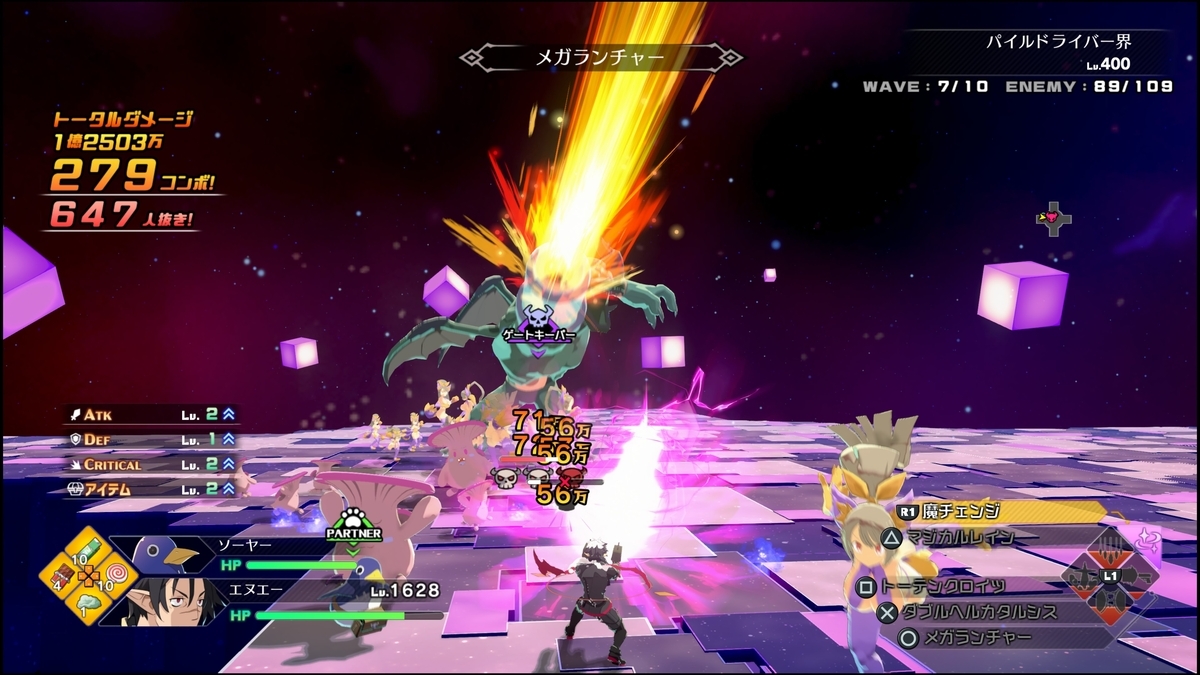This screenshot has width=1200, height=675.
Task: Select the top weapon in the weapon diamond
Action: (x=1109, y=551)
